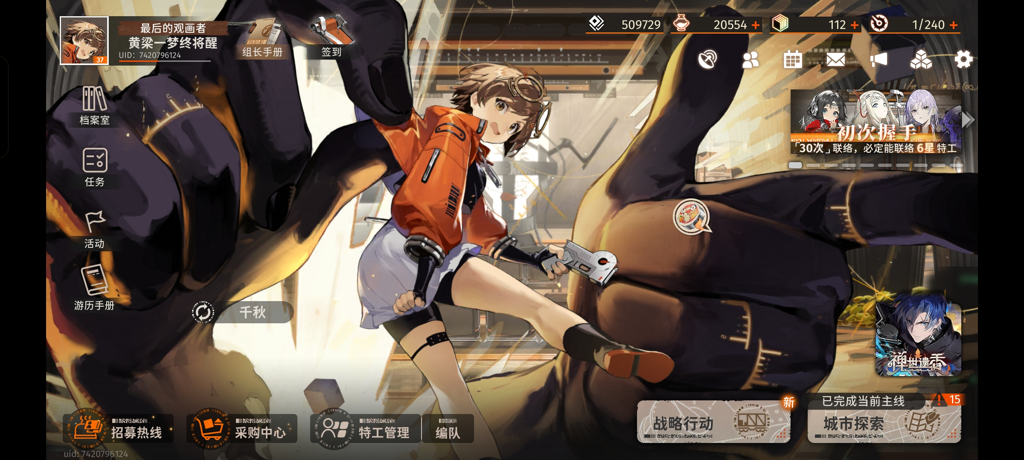View the 初次握手 recruitment banner
The width and height of the screenshot is (1024, 460).
pyautogui.click(x=878, y=124)
